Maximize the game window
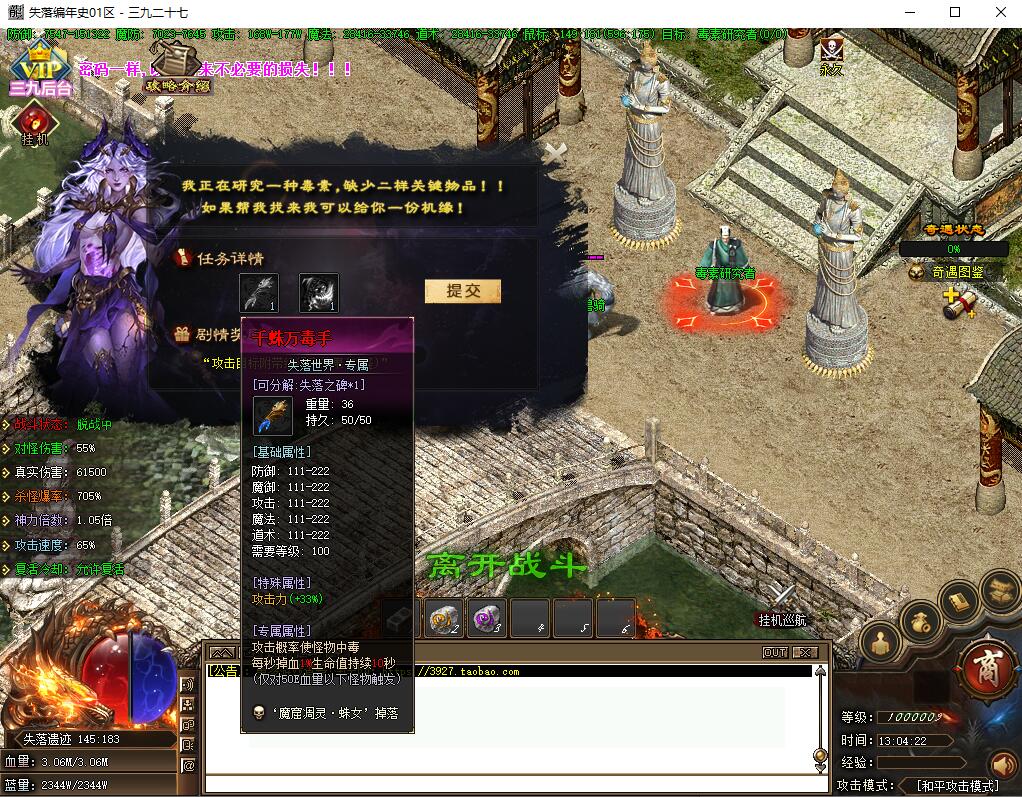 [954, 12]
